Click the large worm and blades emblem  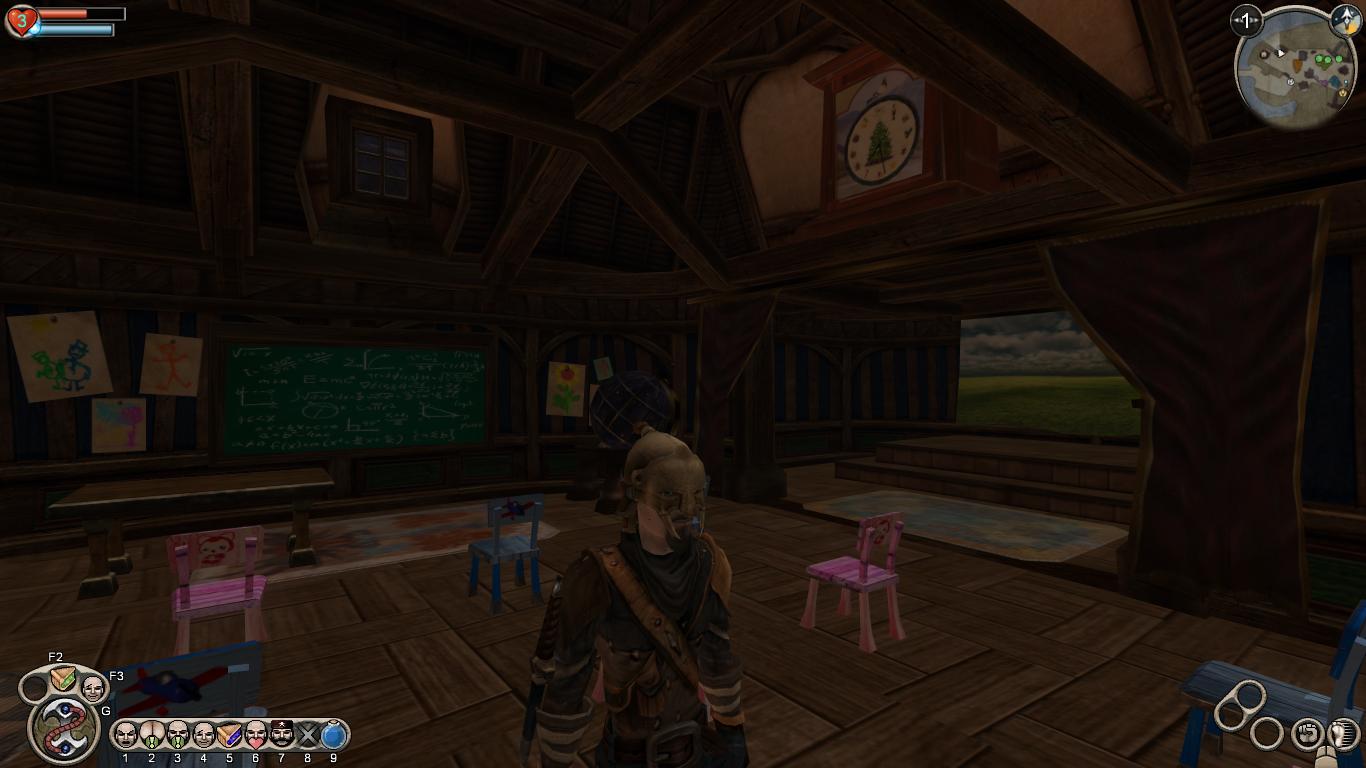(x=64, y=727)
